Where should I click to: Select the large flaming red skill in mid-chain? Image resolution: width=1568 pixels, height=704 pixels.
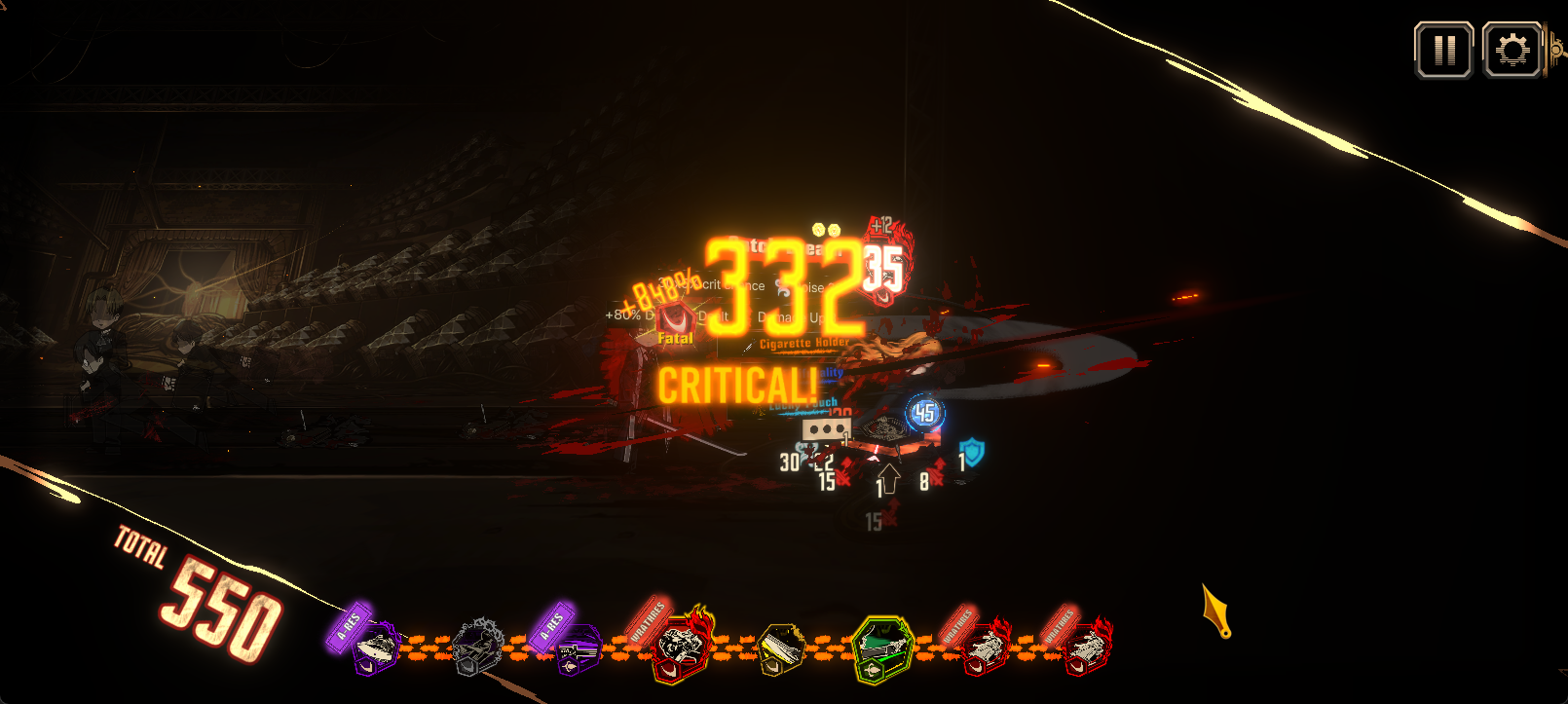[x=679, y=645]
